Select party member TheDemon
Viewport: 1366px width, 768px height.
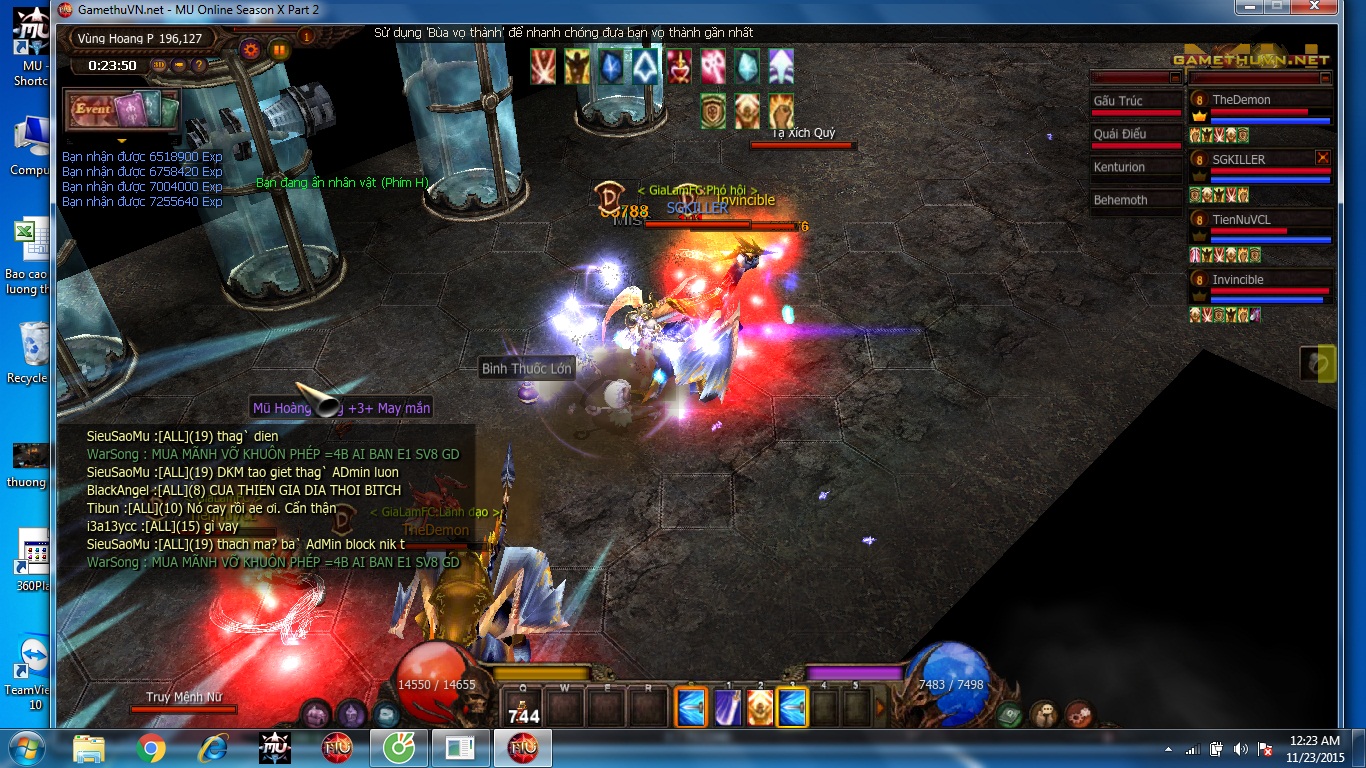click(1260, 100)
